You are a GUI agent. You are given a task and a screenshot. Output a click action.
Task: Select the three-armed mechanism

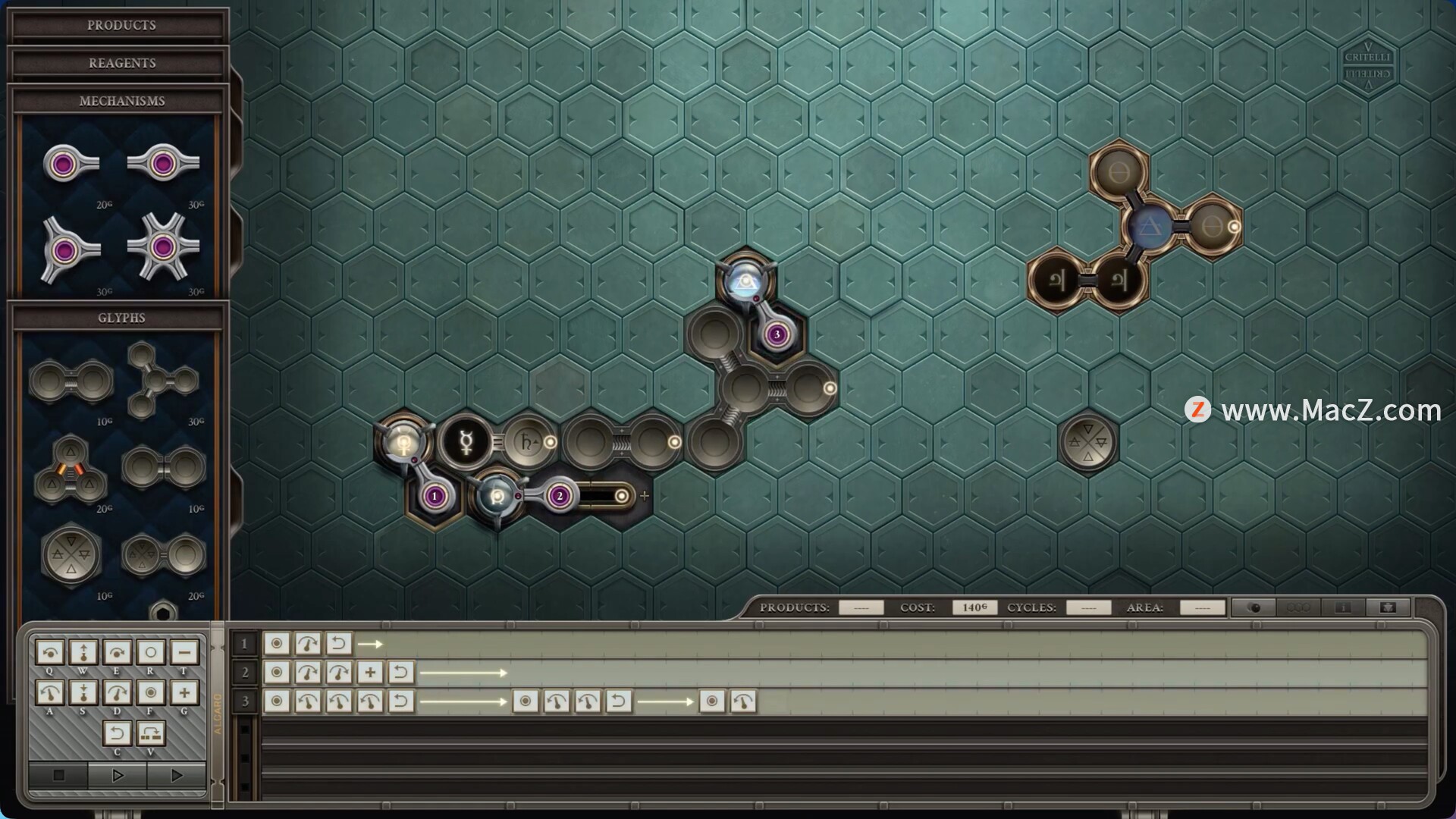(x=69, y=249)
